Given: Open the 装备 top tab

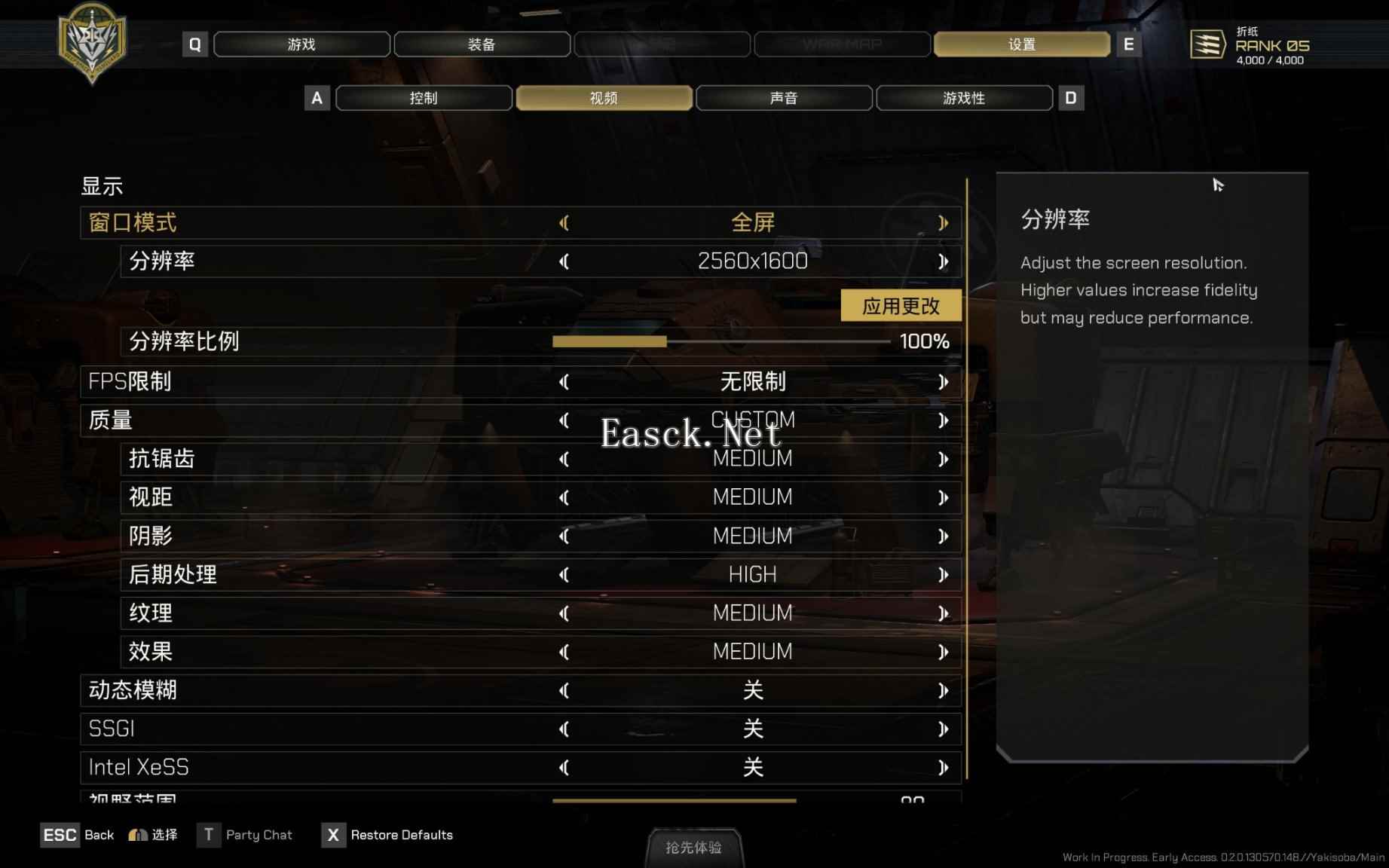Looking at the screenshot, I should 482,44.
